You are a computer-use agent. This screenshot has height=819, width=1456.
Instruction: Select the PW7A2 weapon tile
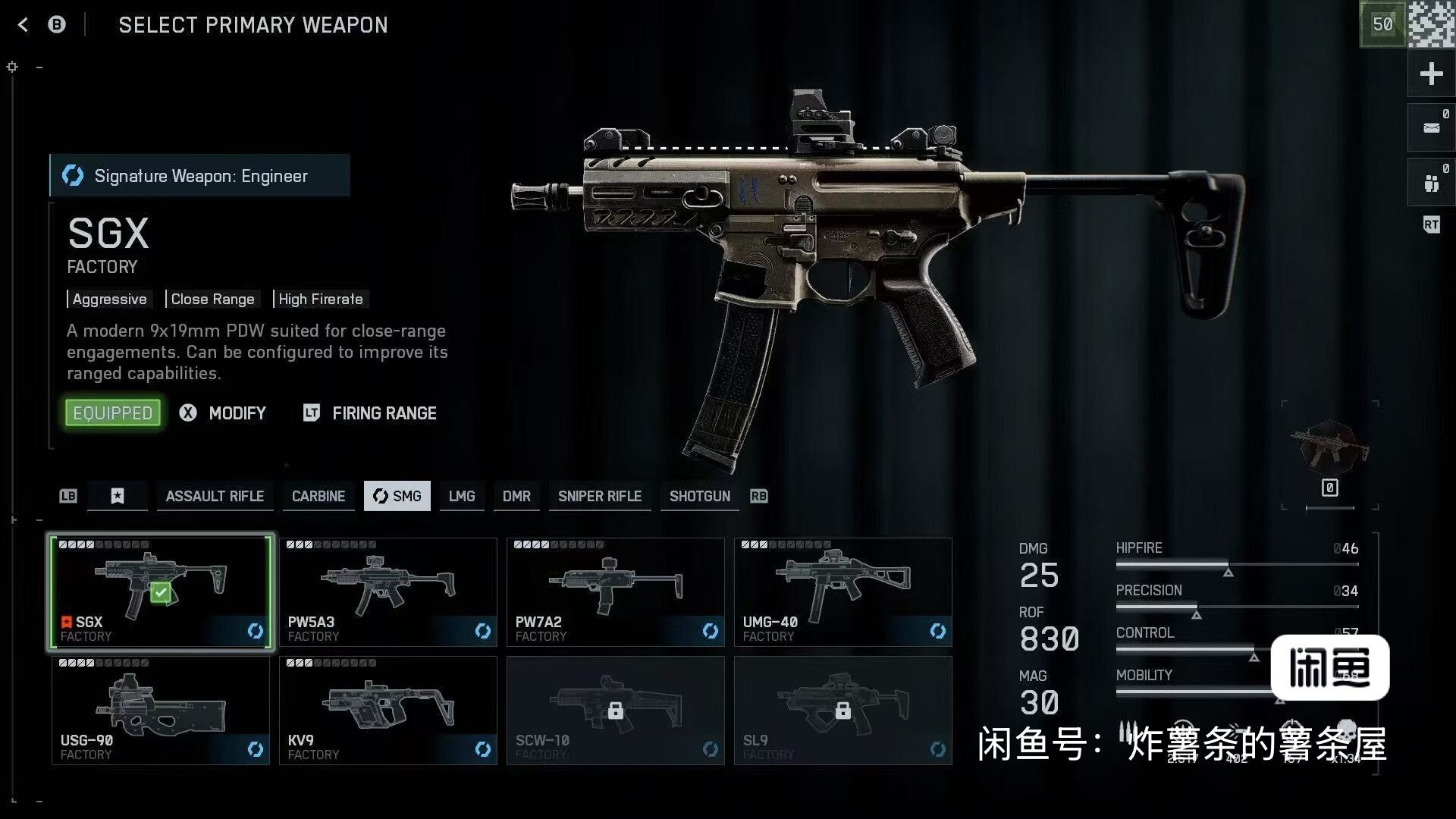click(615, 592)
